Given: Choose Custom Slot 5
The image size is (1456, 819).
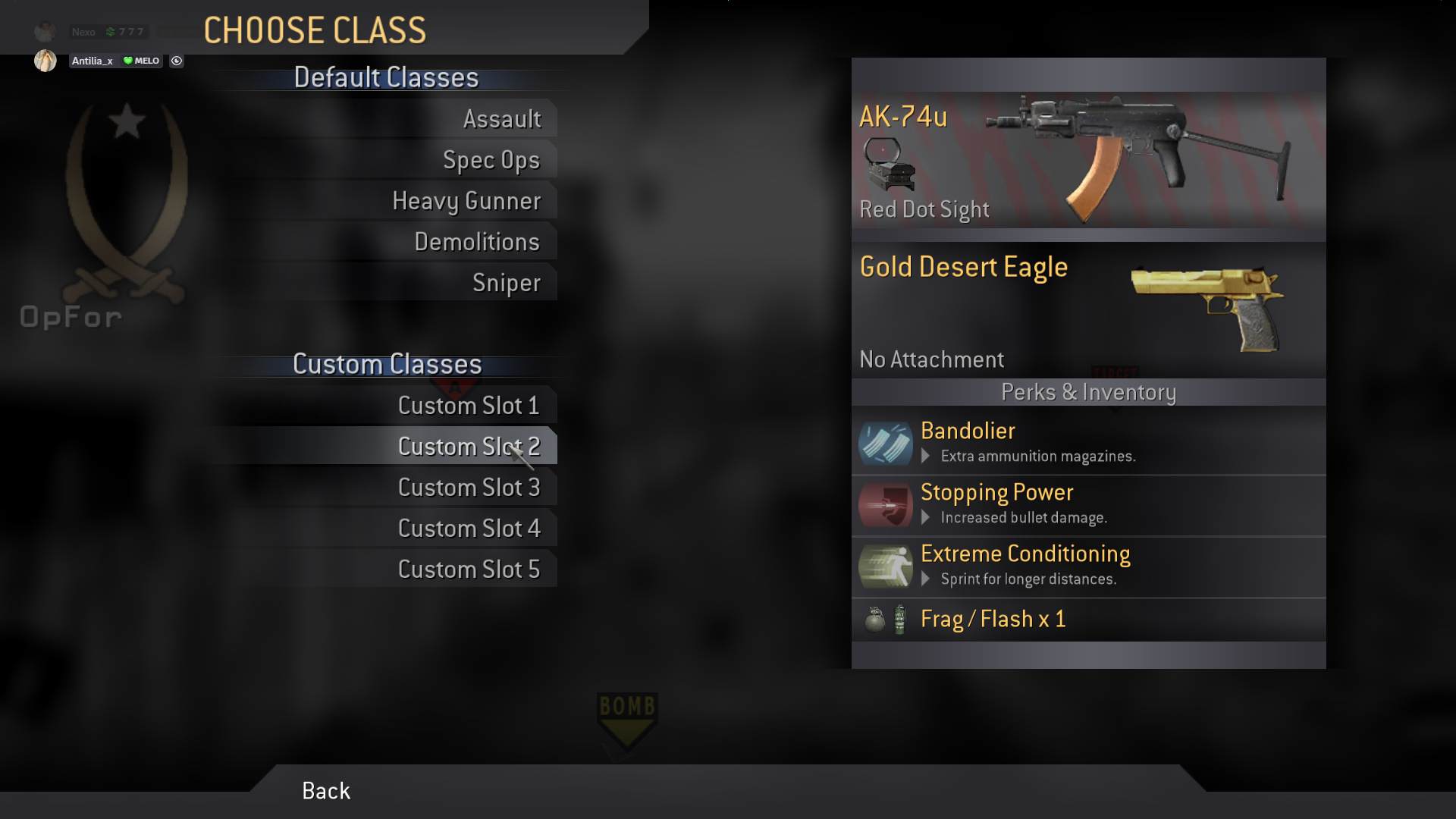Looking at the screenshot, I should [x=468, y=570].
